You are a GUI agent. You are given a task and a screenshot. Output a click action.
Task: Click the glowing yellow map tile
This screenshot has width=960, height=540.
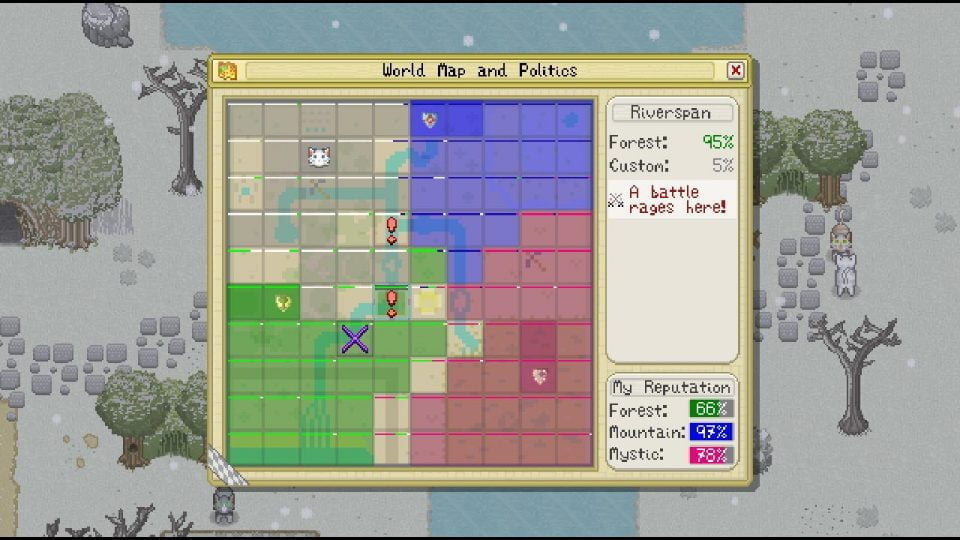[429, 302]
